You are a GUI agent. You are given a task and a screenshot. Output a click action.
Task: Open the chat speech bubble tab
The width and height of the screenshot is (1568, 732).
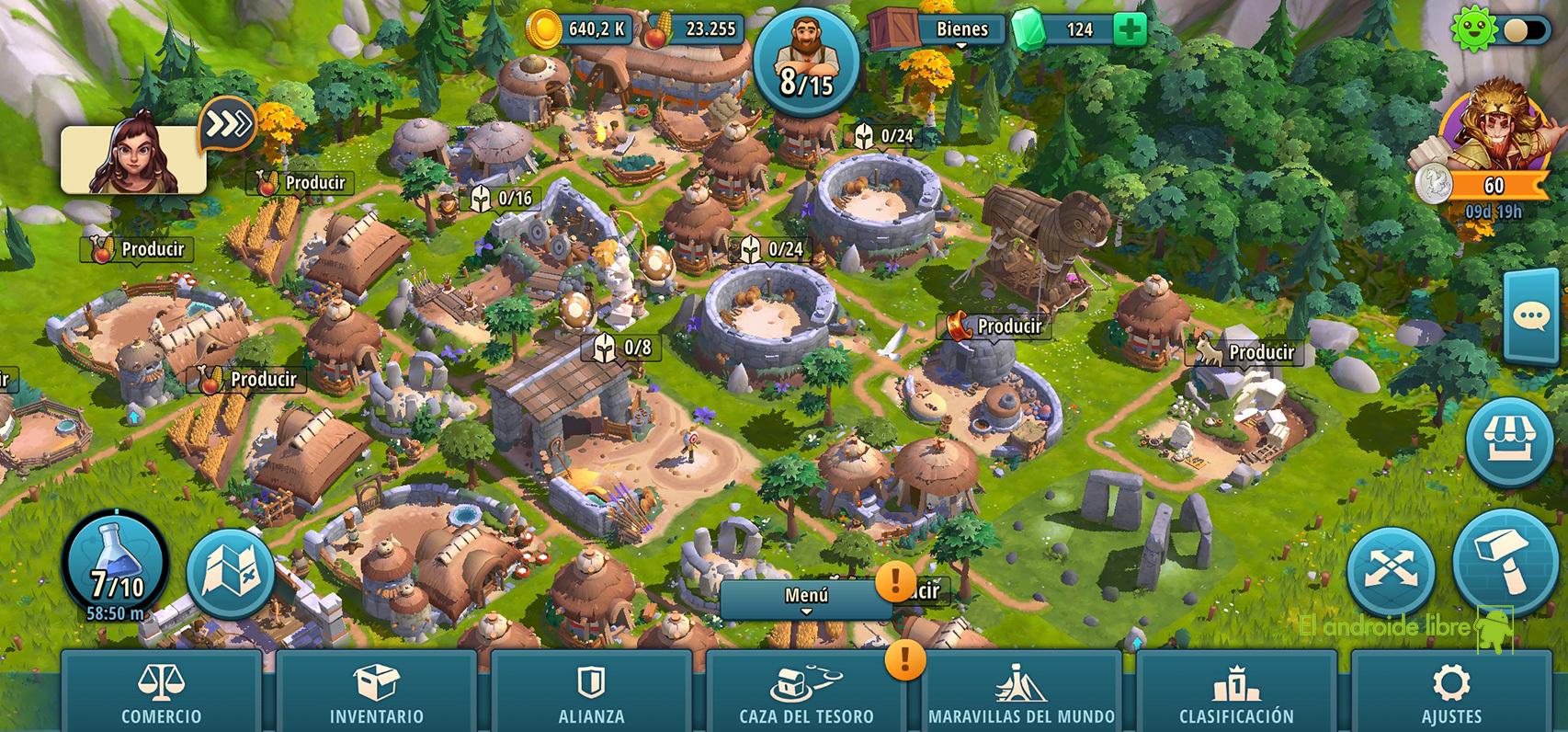pos(1533,317)
